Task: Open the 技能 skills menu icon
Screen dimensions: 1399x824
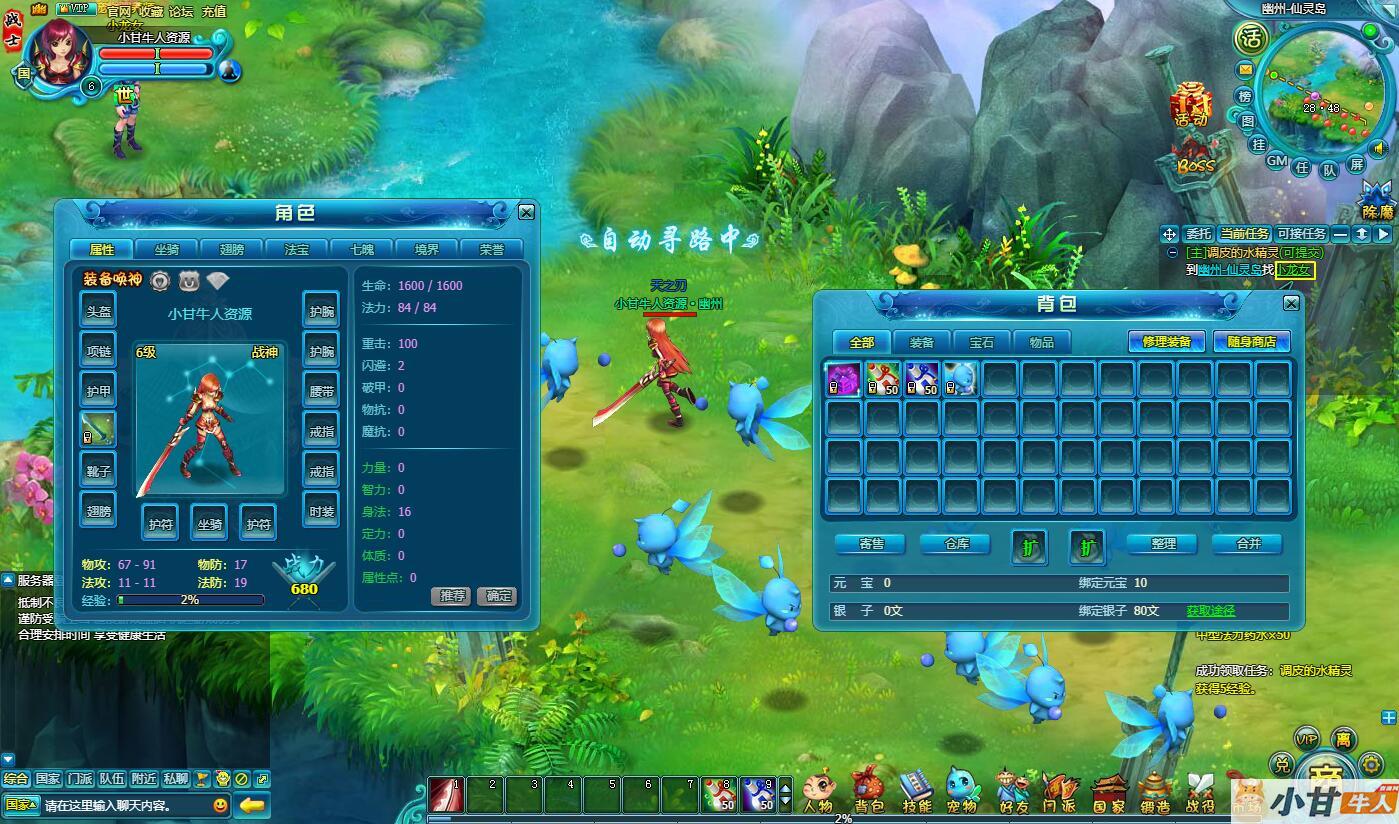Action: [915, 790]
